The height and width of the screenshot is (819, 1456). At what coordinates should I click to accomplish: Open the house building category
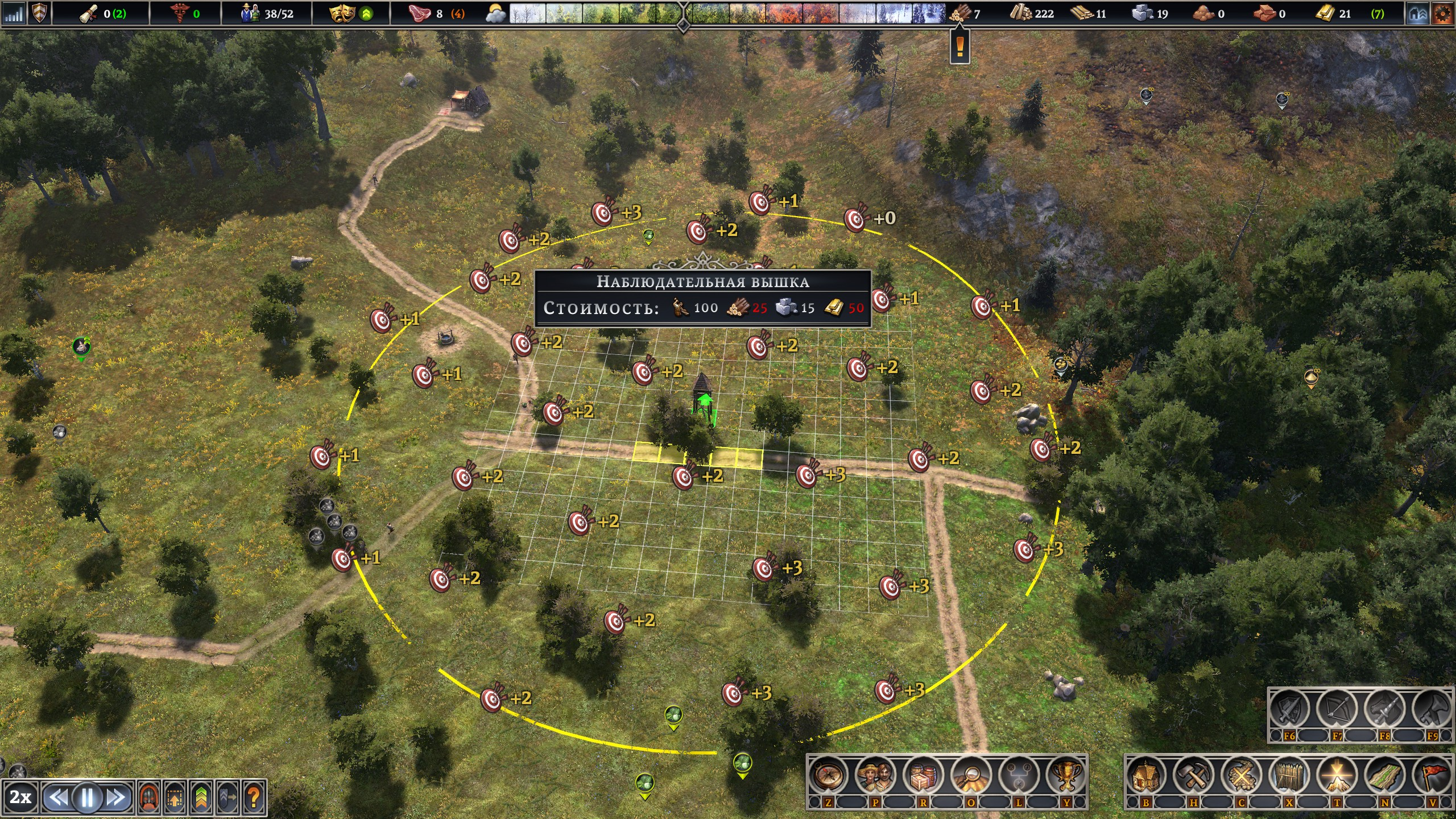(x=1146, y=775)
